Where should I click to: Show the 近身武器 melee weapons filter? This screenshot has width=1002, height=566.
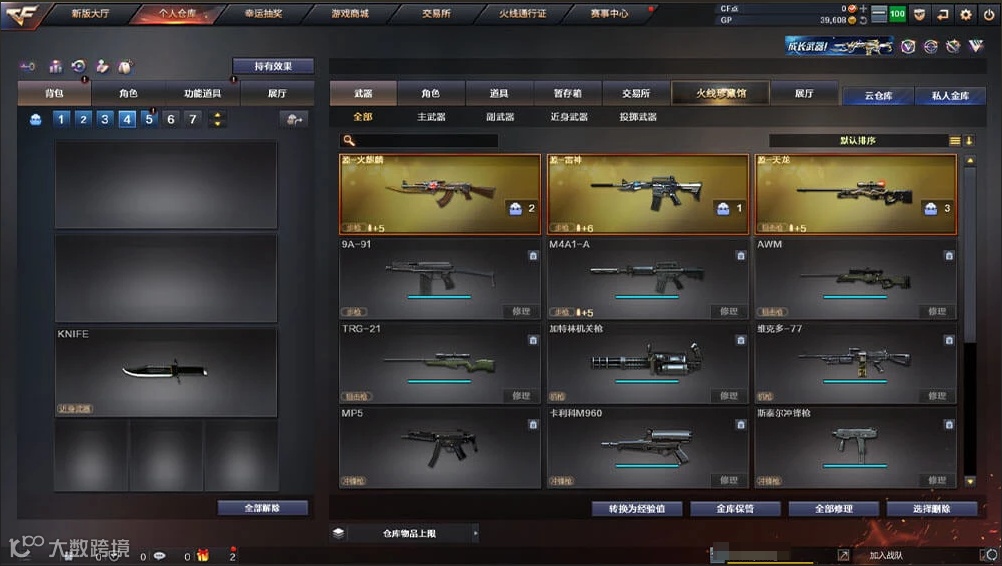click(569, 117)
